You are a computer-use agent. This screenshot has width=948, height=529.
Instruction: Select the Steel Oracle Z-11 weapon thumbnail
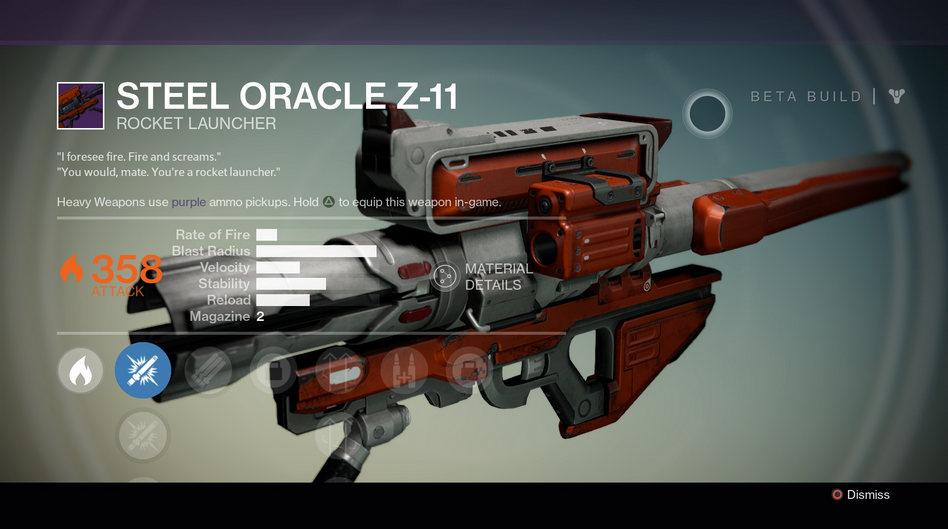click(81, 106)
